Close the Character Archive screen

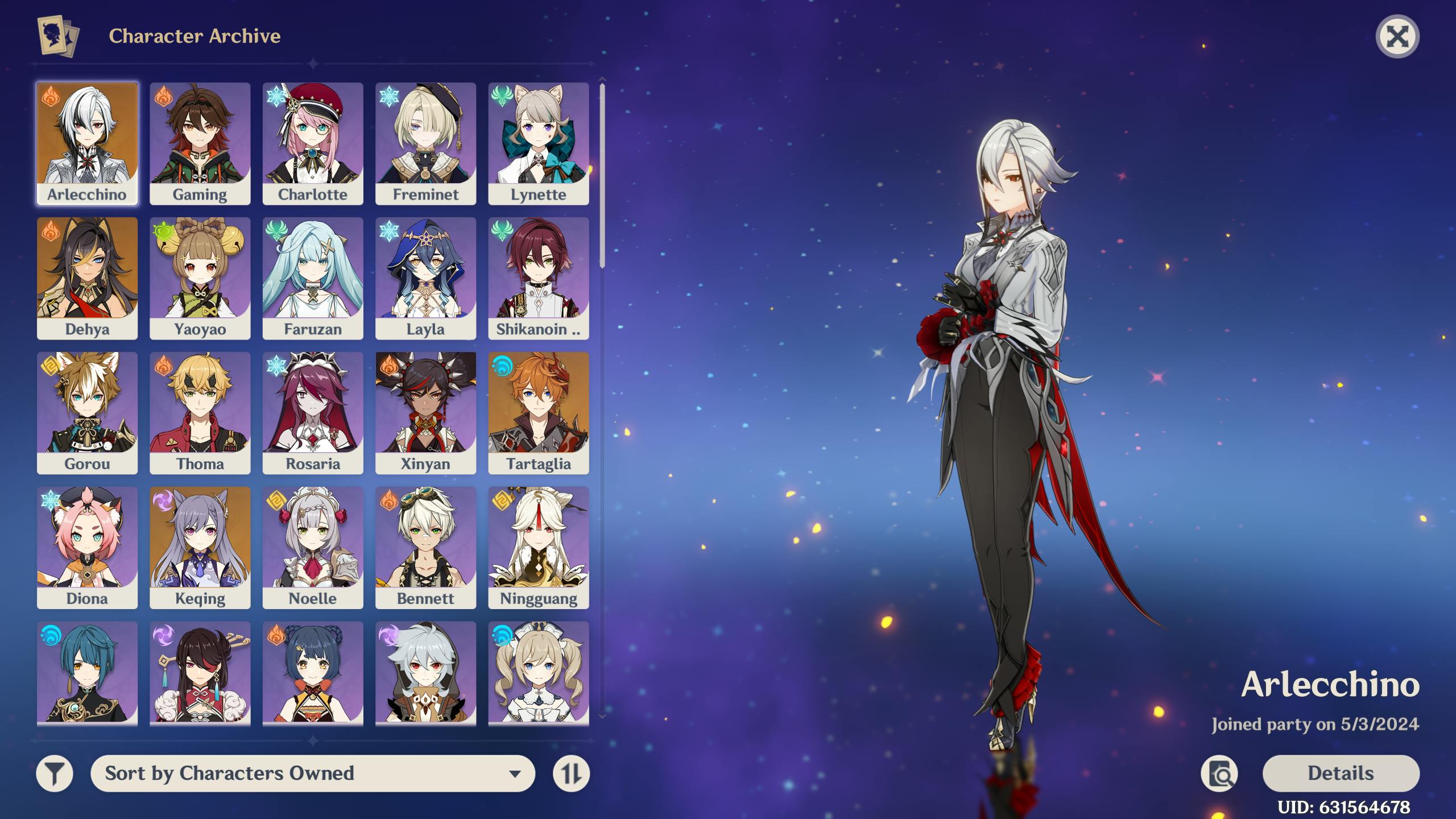(1397, 37)
